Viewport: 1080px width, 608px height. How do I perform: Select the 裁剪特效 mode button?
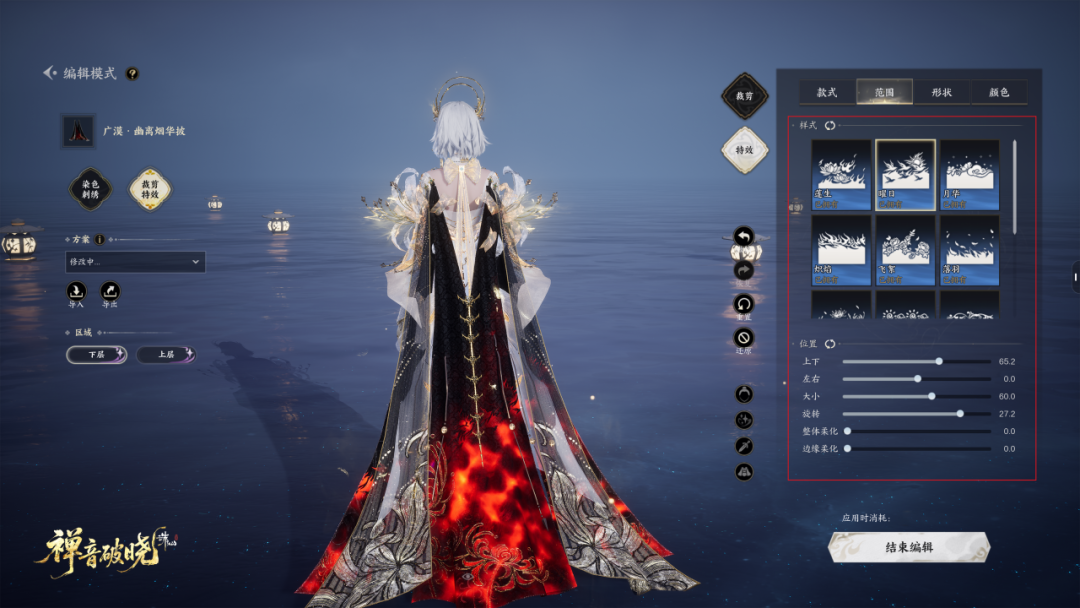tap(150, 189)
